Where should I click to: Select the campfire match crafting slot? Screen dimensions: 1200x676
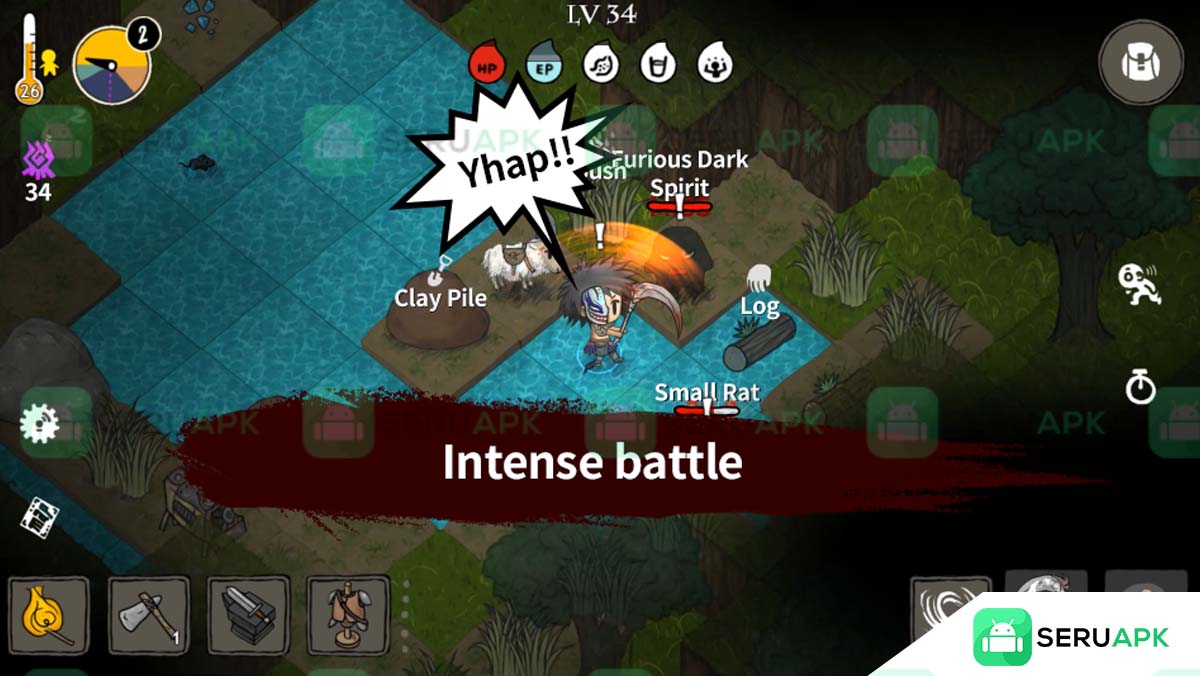tap(49, 615)
